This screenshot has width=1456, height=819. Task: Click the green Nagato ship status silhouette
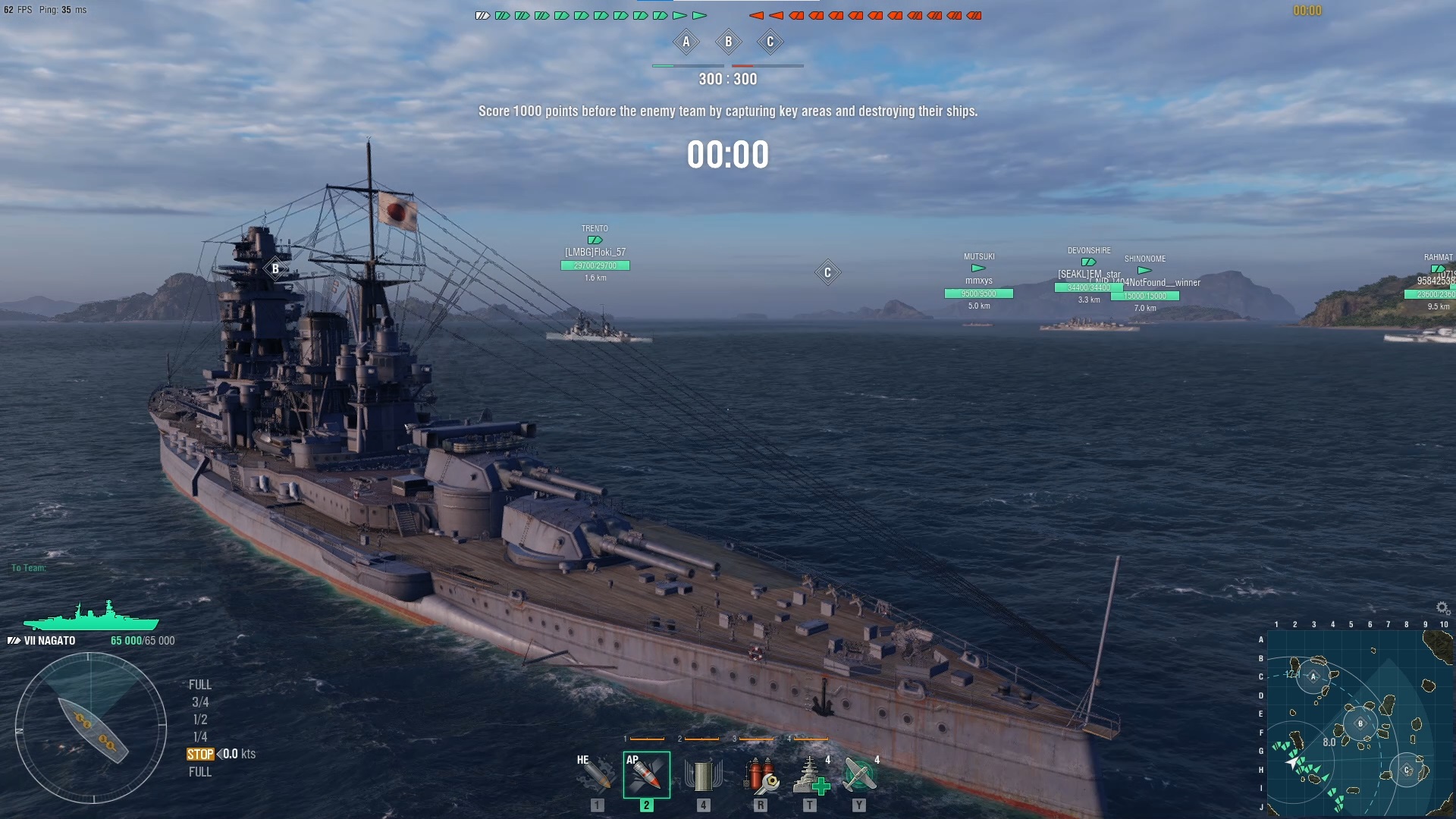pos(91,617)
